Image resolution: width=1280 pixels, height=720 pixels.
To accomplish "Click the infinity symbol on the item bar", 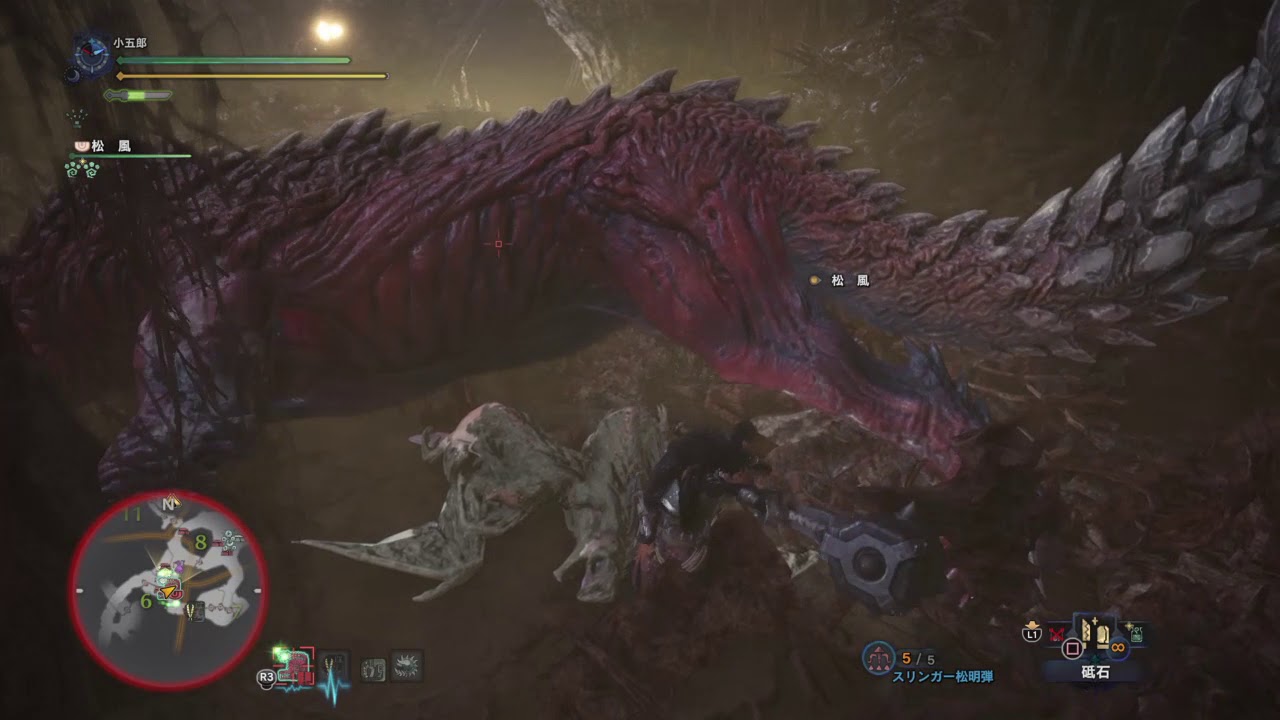I will [x=1117, y=647].
